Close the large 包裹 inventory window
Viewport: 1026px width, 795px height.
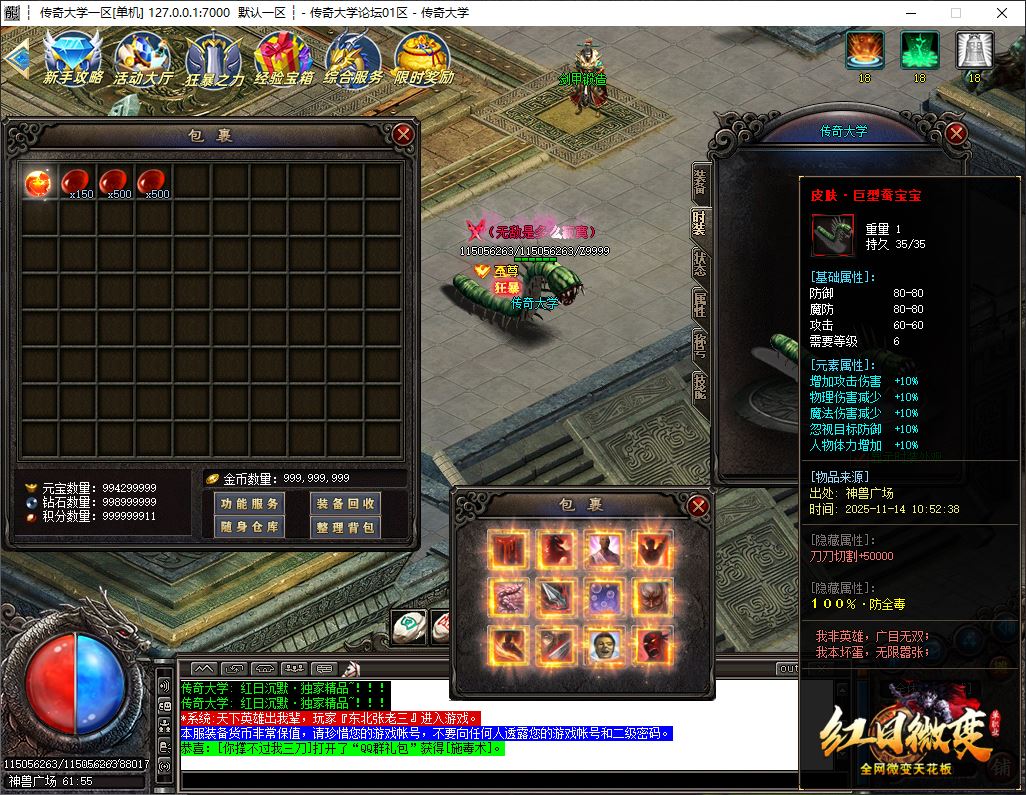pos(403,134)
